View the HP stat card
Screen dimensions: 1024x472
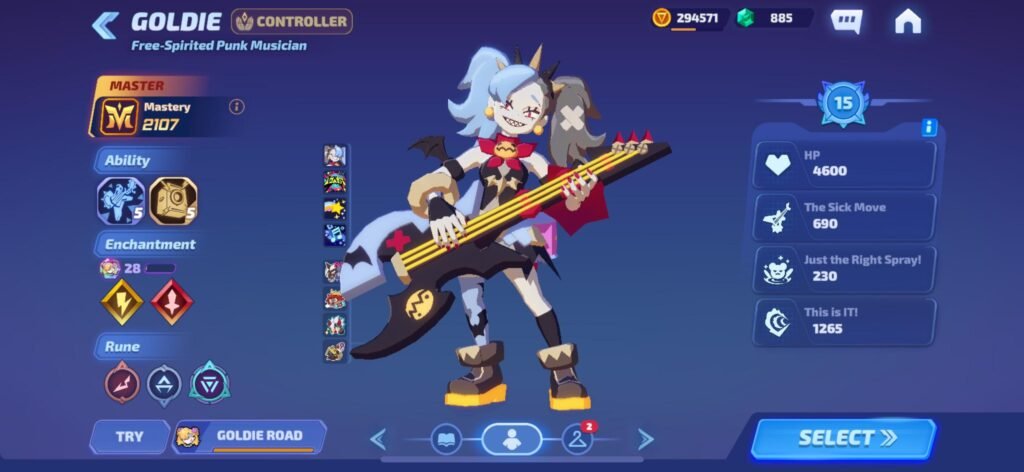click(845, 164)
